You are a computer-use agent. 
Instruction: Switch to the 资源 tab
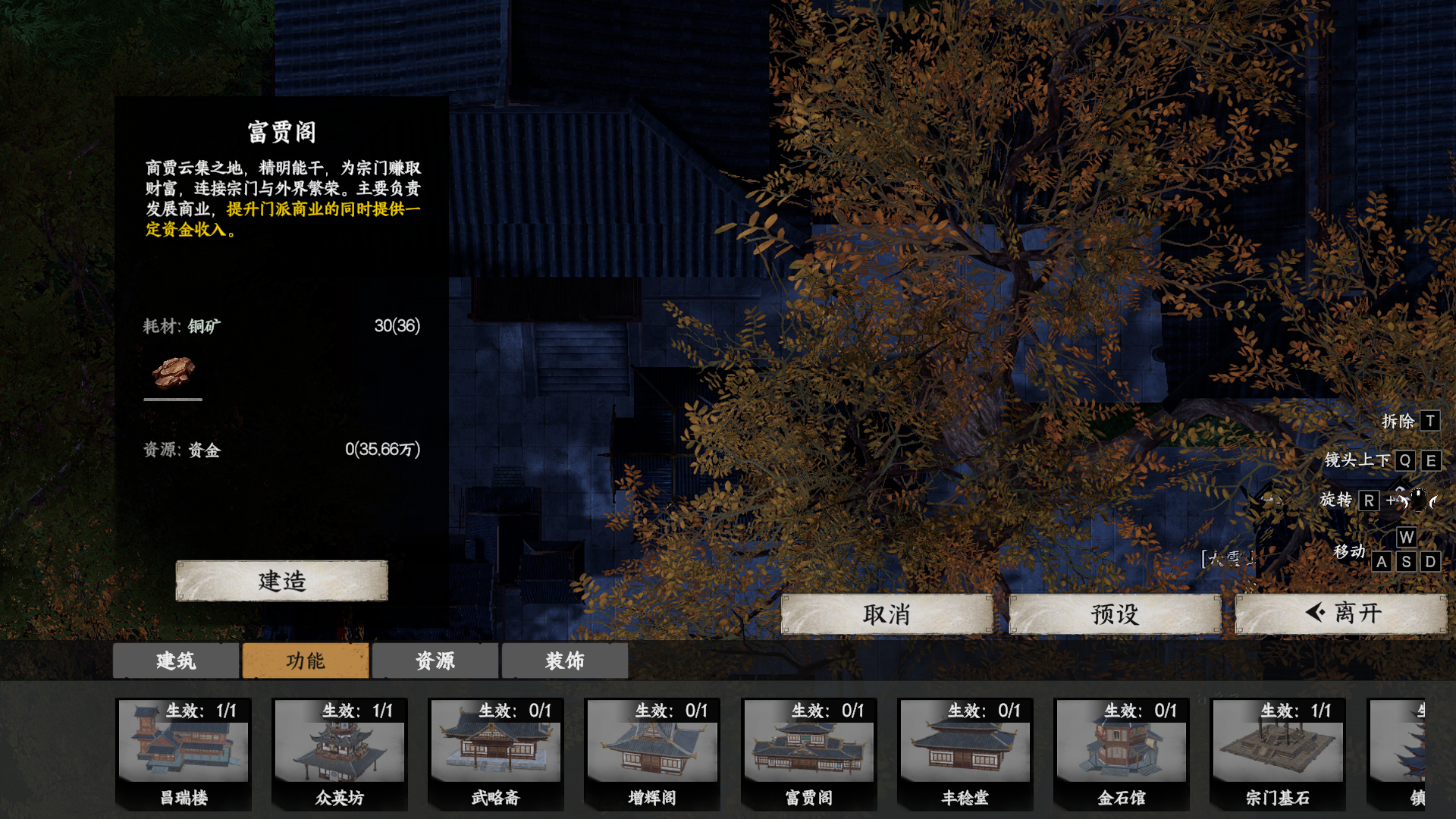(435, 661)
